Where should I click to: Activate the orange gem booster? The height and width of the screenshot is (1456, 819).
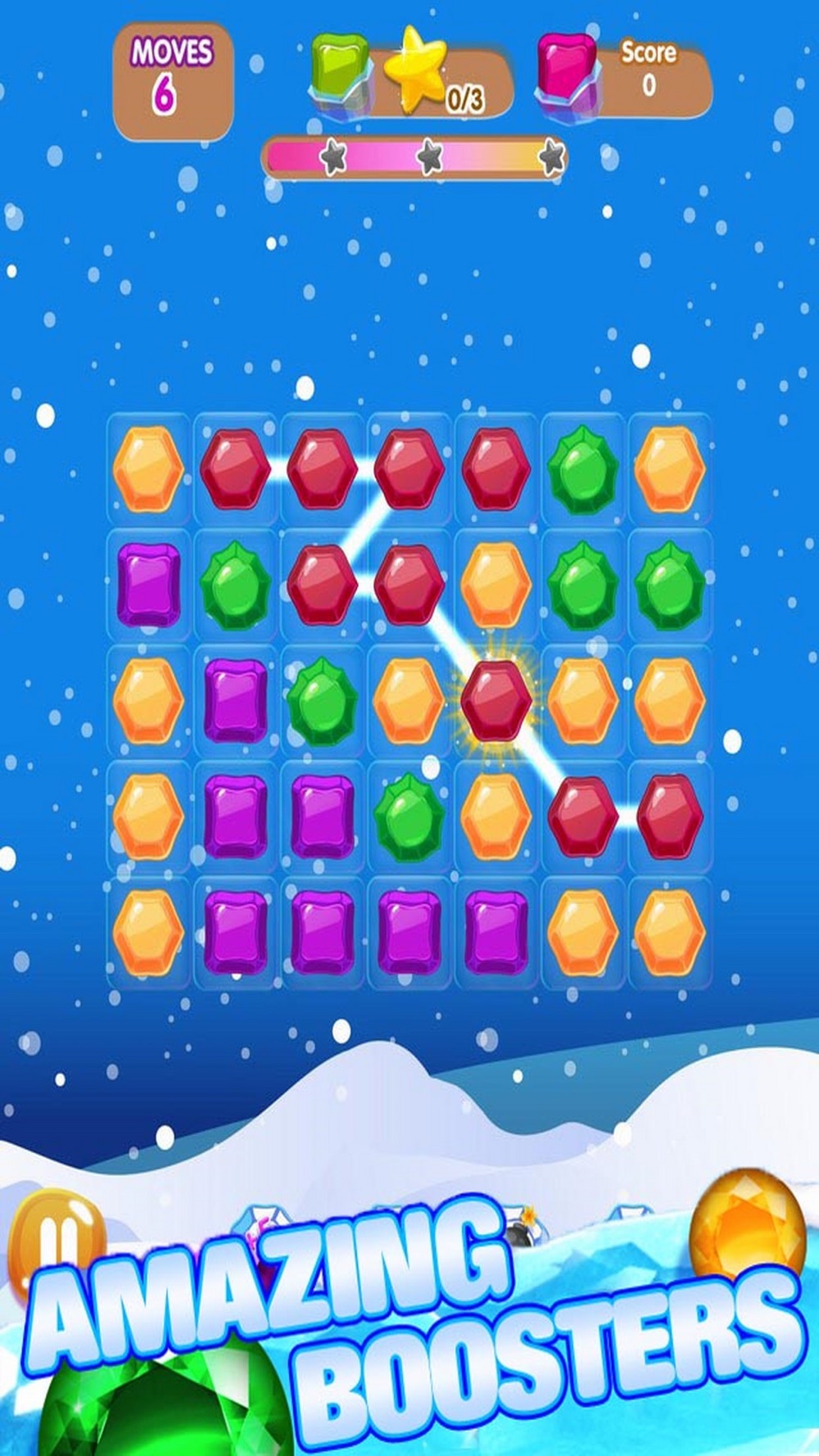(749, 1226)
